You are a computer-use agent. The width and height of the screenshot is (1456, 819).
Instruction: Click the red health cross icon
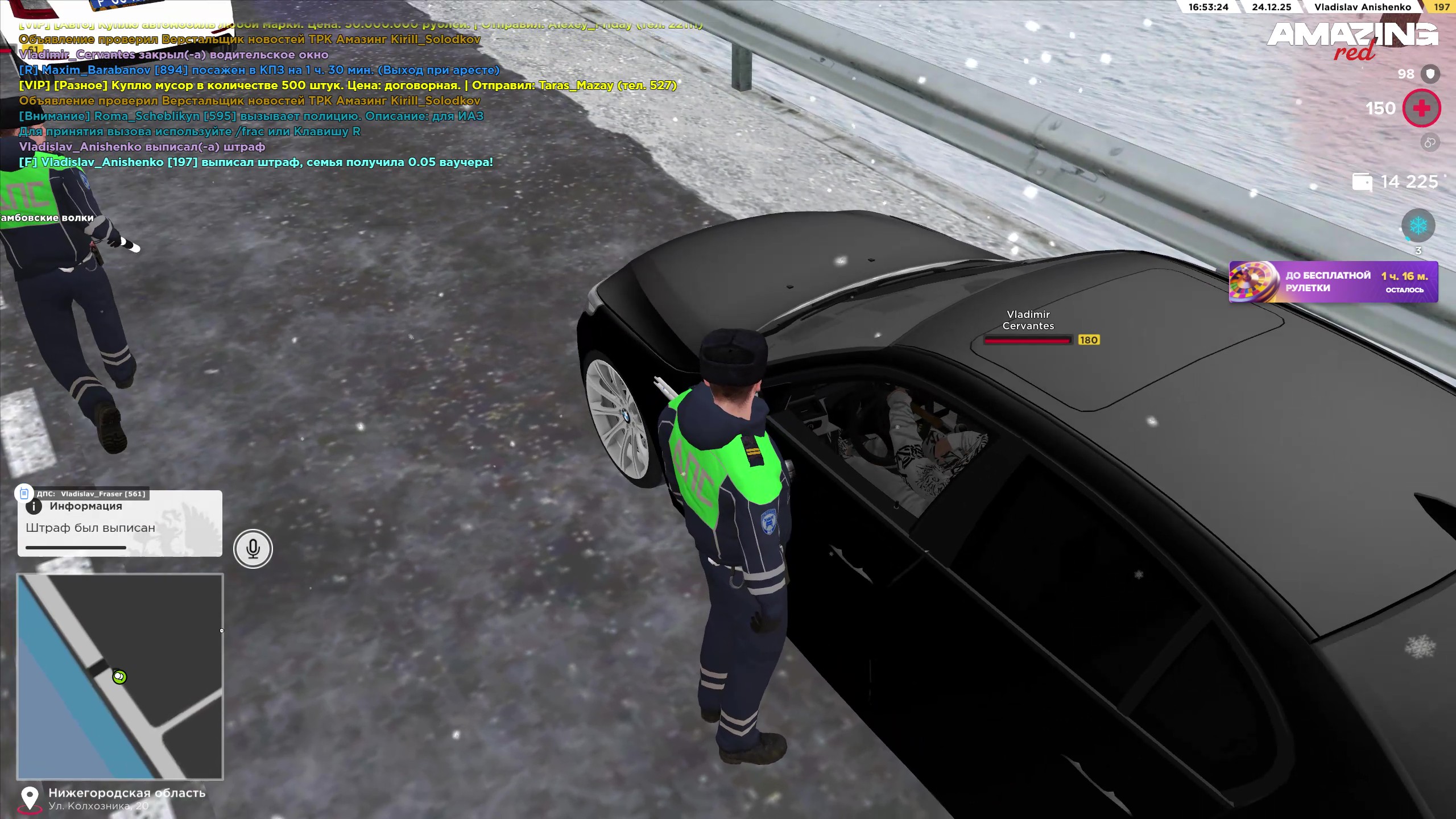(1421, 108)
